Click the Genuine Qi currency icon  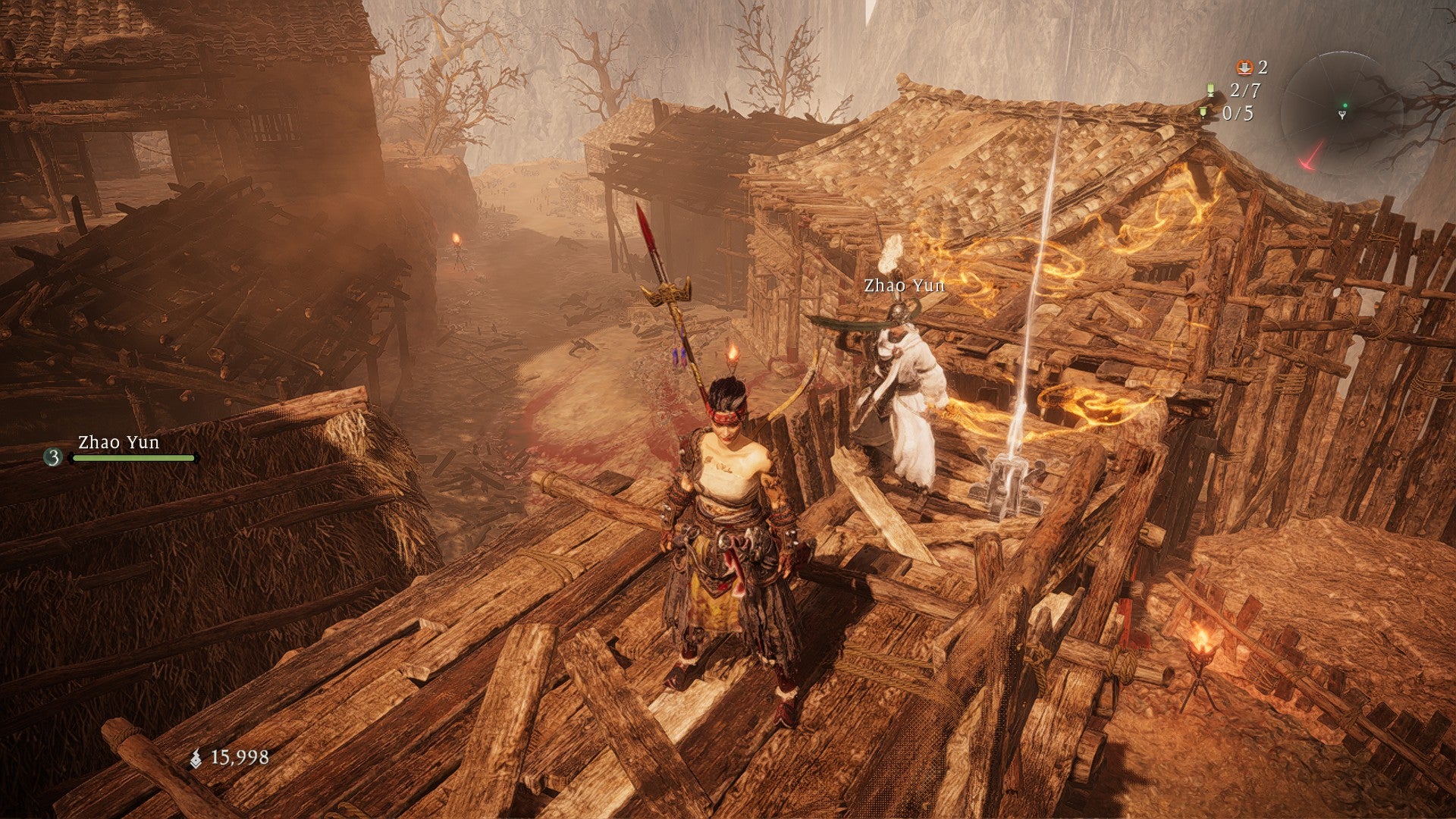196,758
